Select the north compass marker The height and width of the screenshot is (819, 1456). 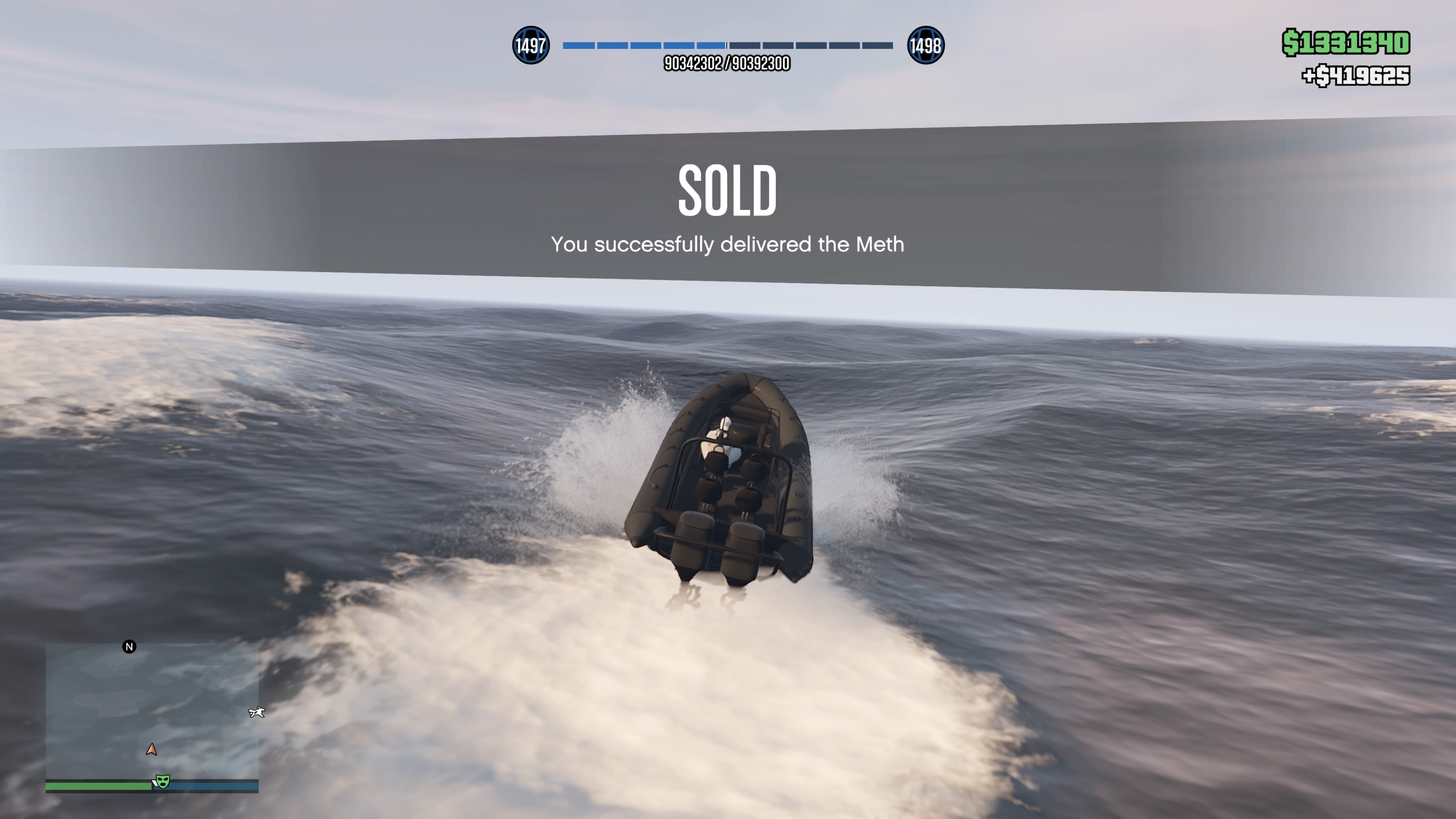[x=129, y=646]
